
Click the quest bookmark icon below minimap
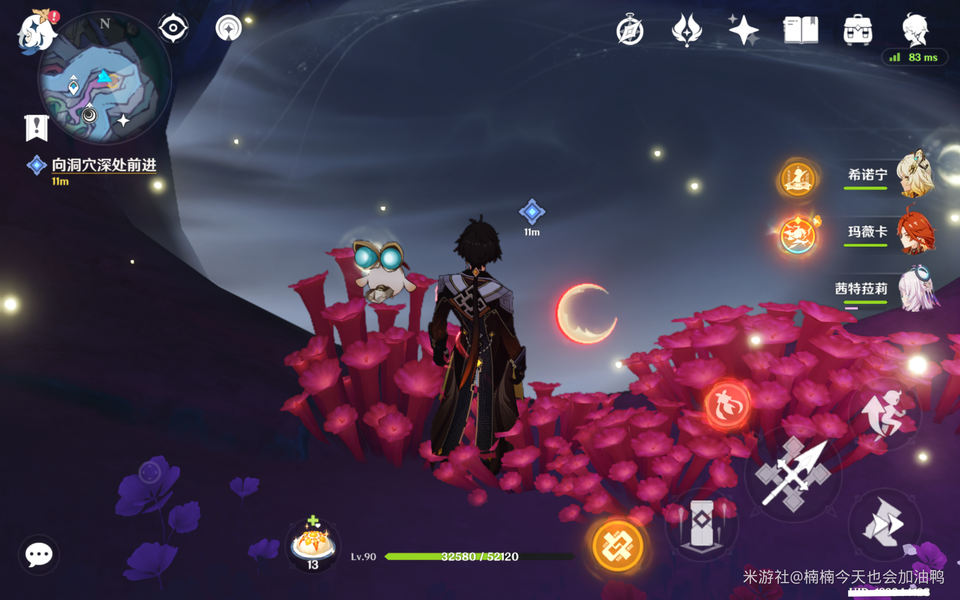(x=37, y=127)
